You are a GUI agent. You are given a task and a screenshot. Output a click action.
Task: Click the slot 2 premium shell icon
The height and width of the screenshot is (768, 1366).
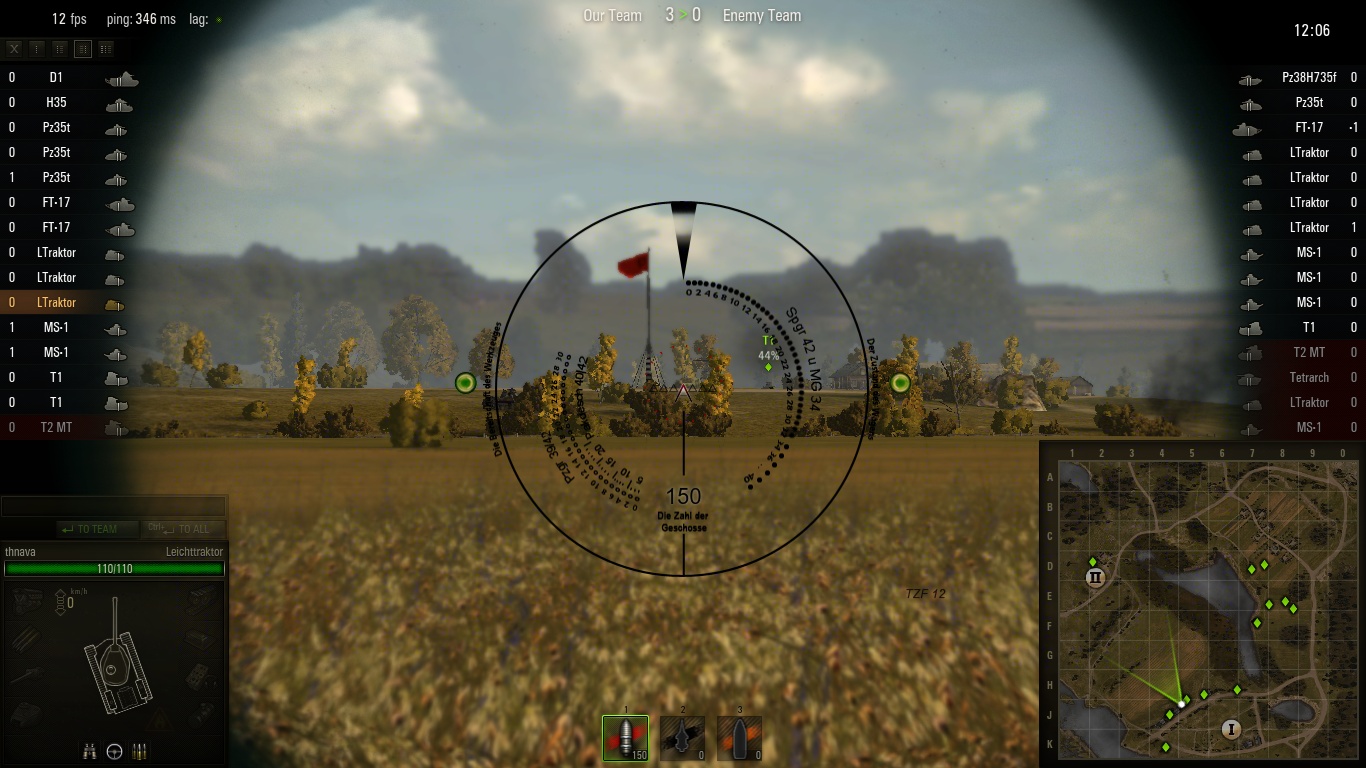[681, 738]
